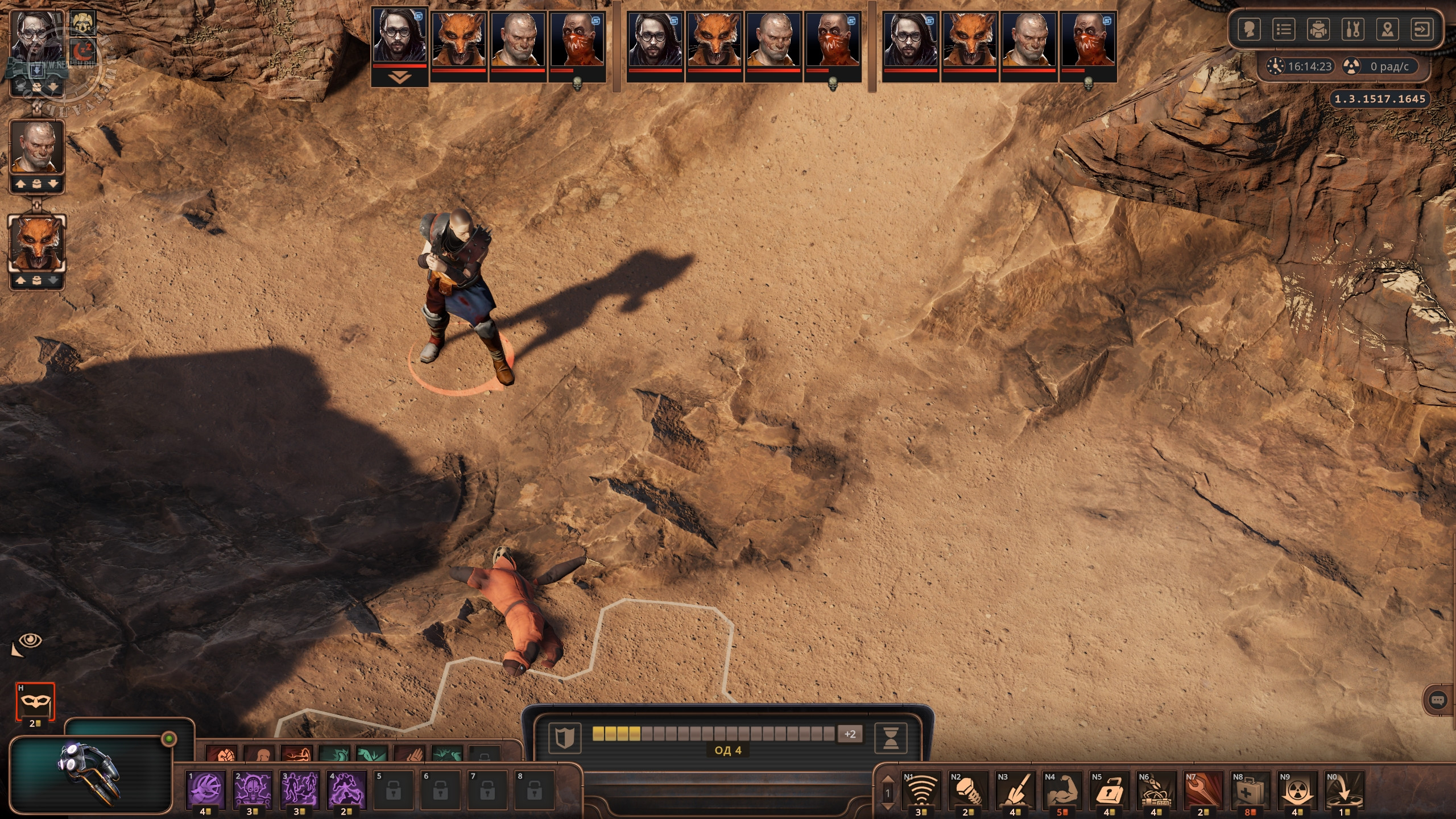
Task: Click the exit arrow menu button
Action: [1422, 29]
